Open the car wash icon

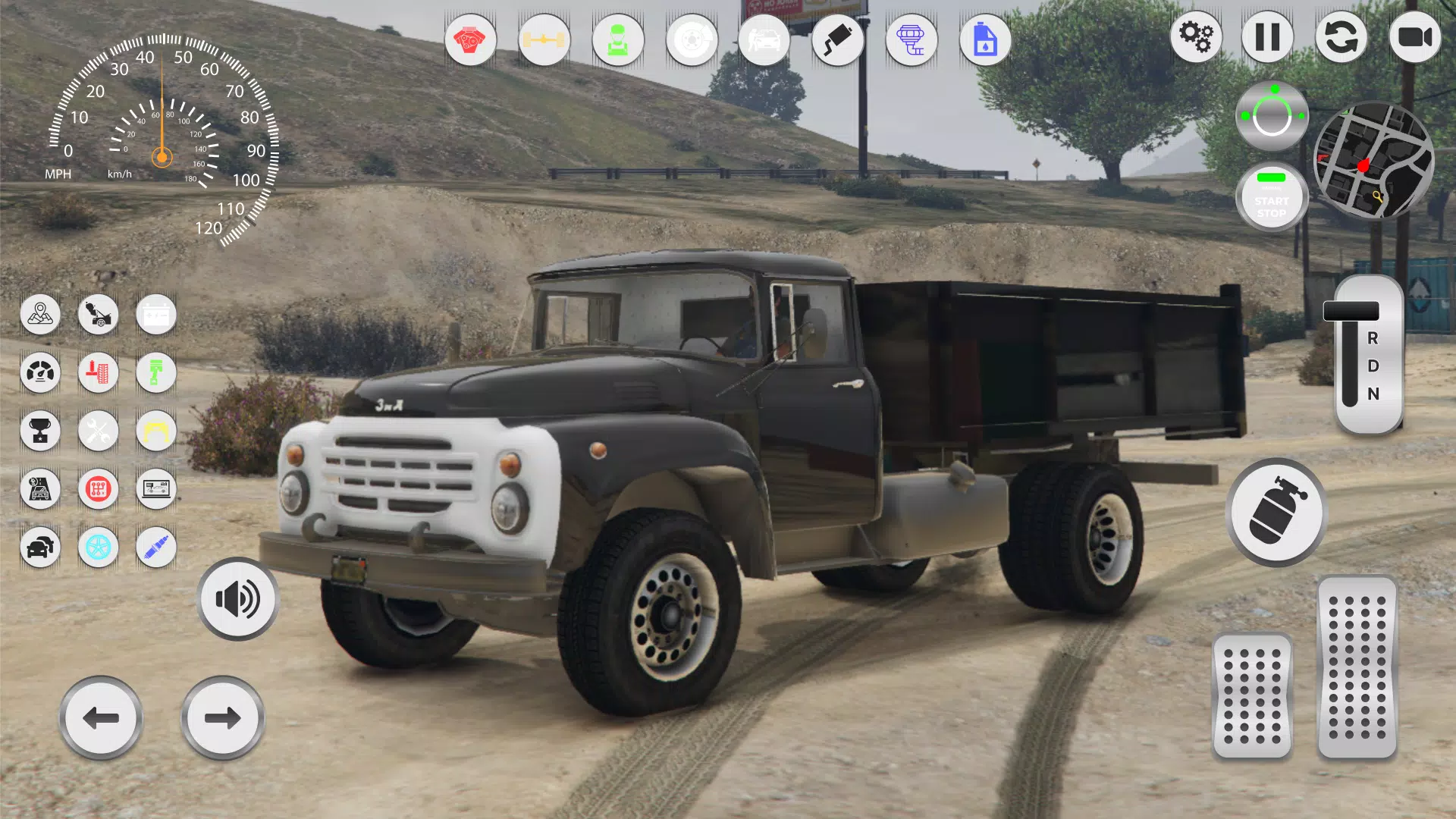(764, 42)
